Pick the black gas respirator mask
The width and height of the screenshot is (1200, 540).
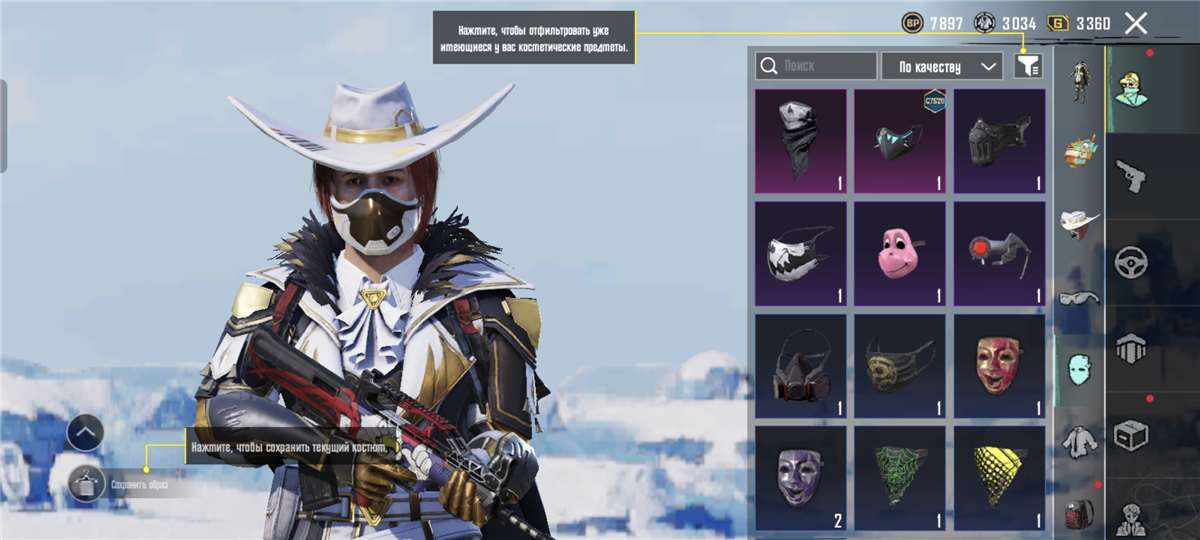[800, 366]
